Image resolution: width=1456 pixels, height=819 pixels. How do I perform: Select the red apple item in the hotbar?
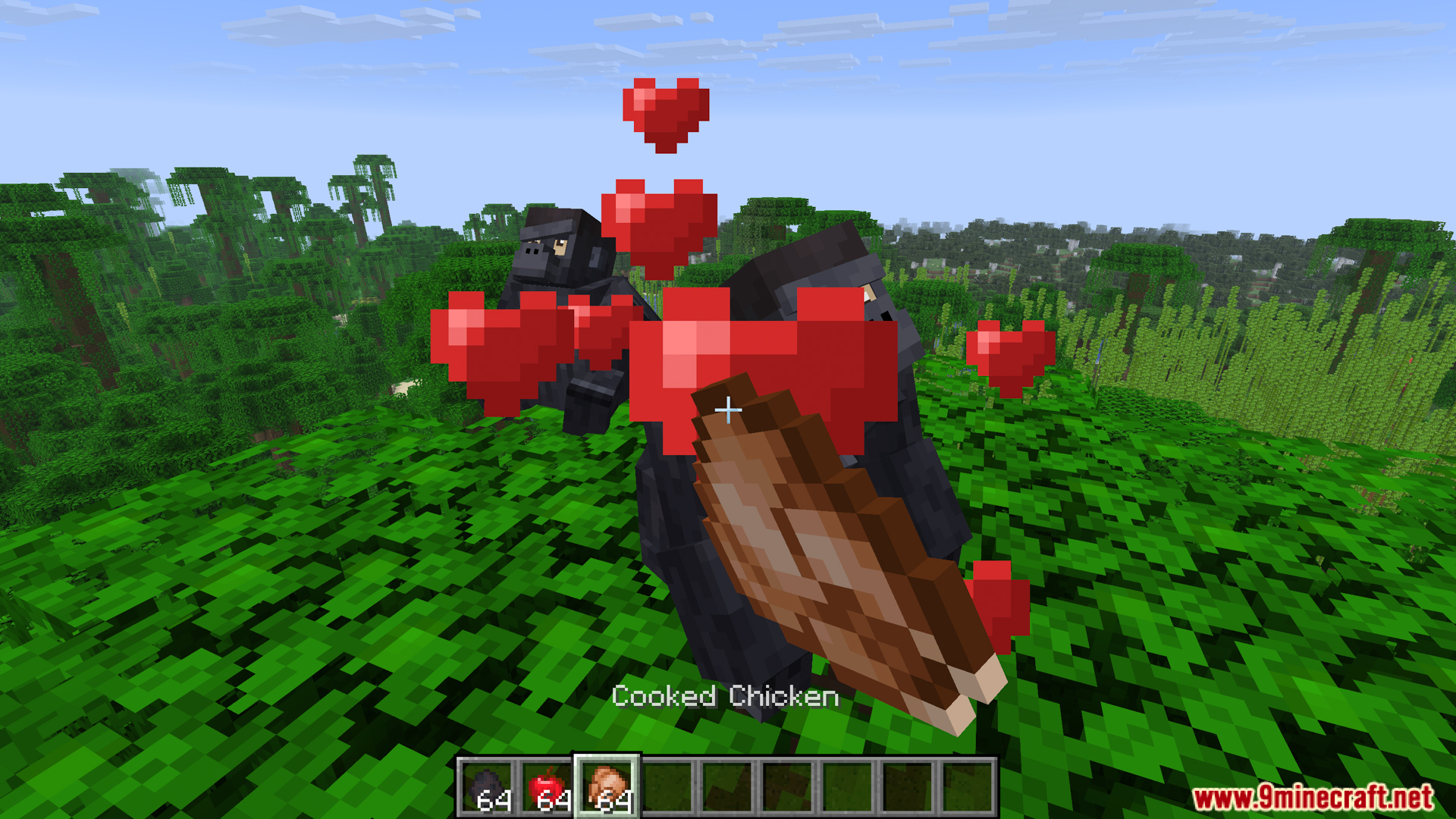(550, 785)
